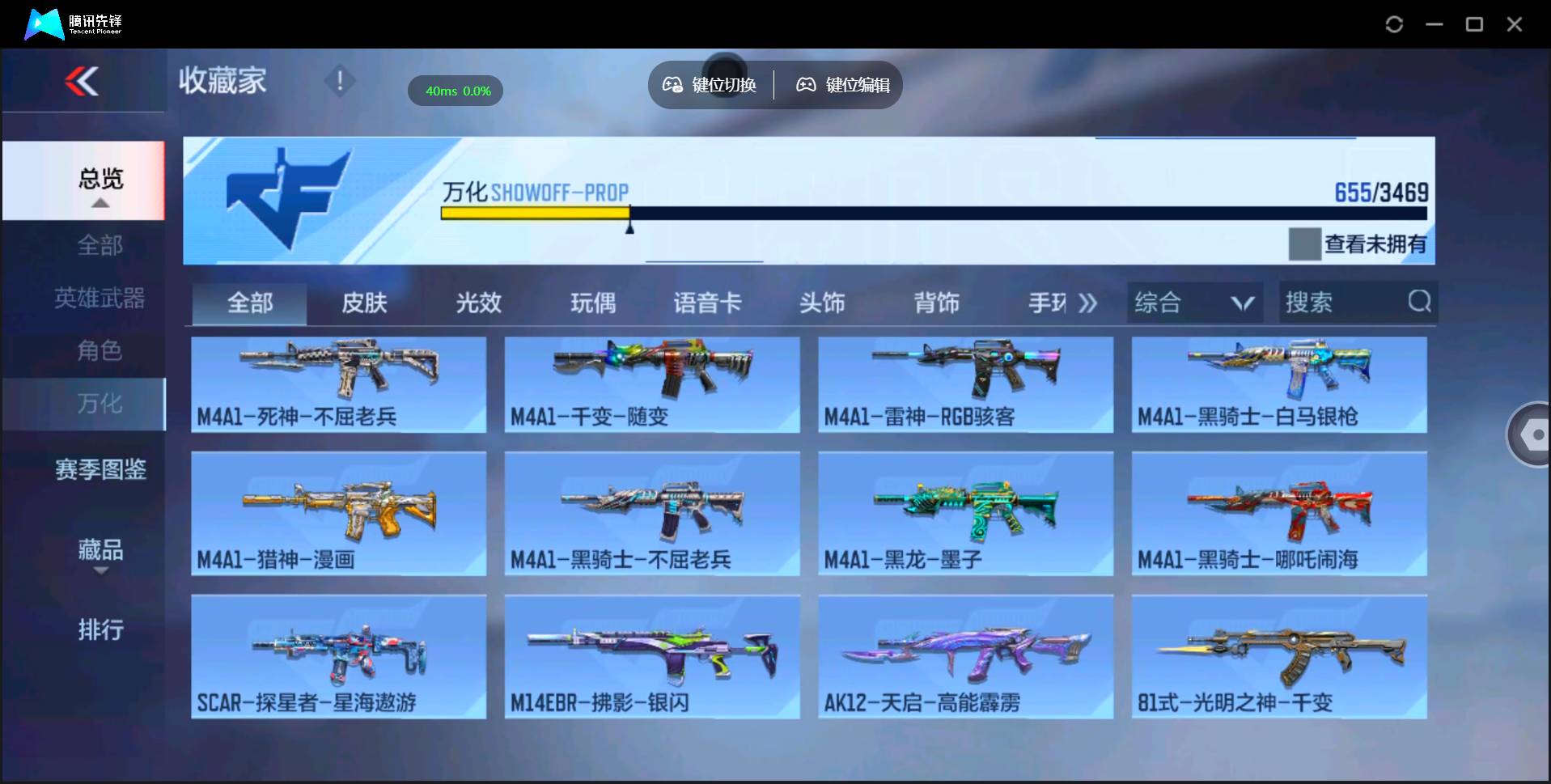Screen dimensions: 1551x784
Task: Click the exclamation notice beside 收藏家
Action: pos(341,81)
